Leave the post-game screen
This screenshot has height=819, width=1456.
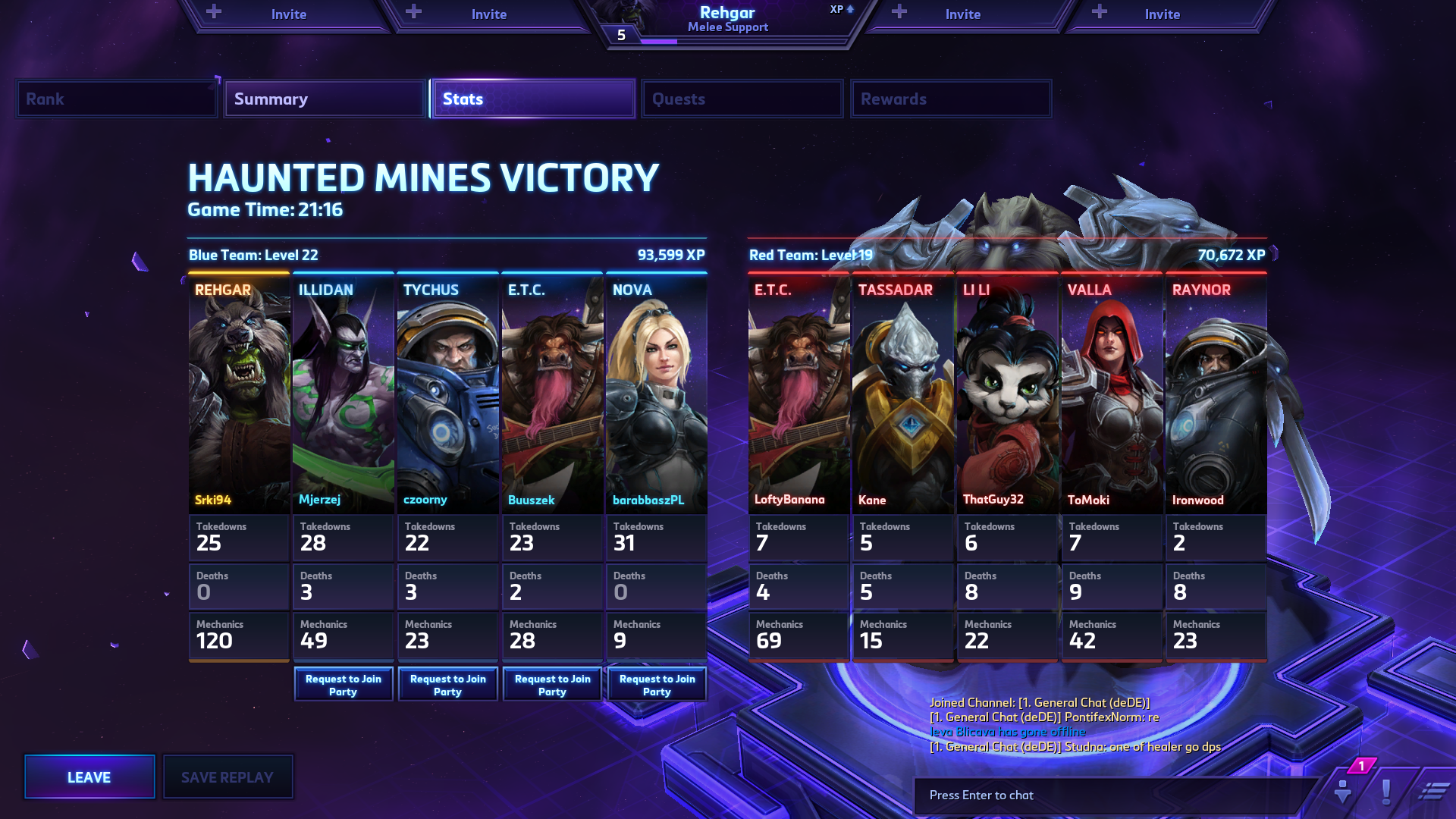click(89, 777)
